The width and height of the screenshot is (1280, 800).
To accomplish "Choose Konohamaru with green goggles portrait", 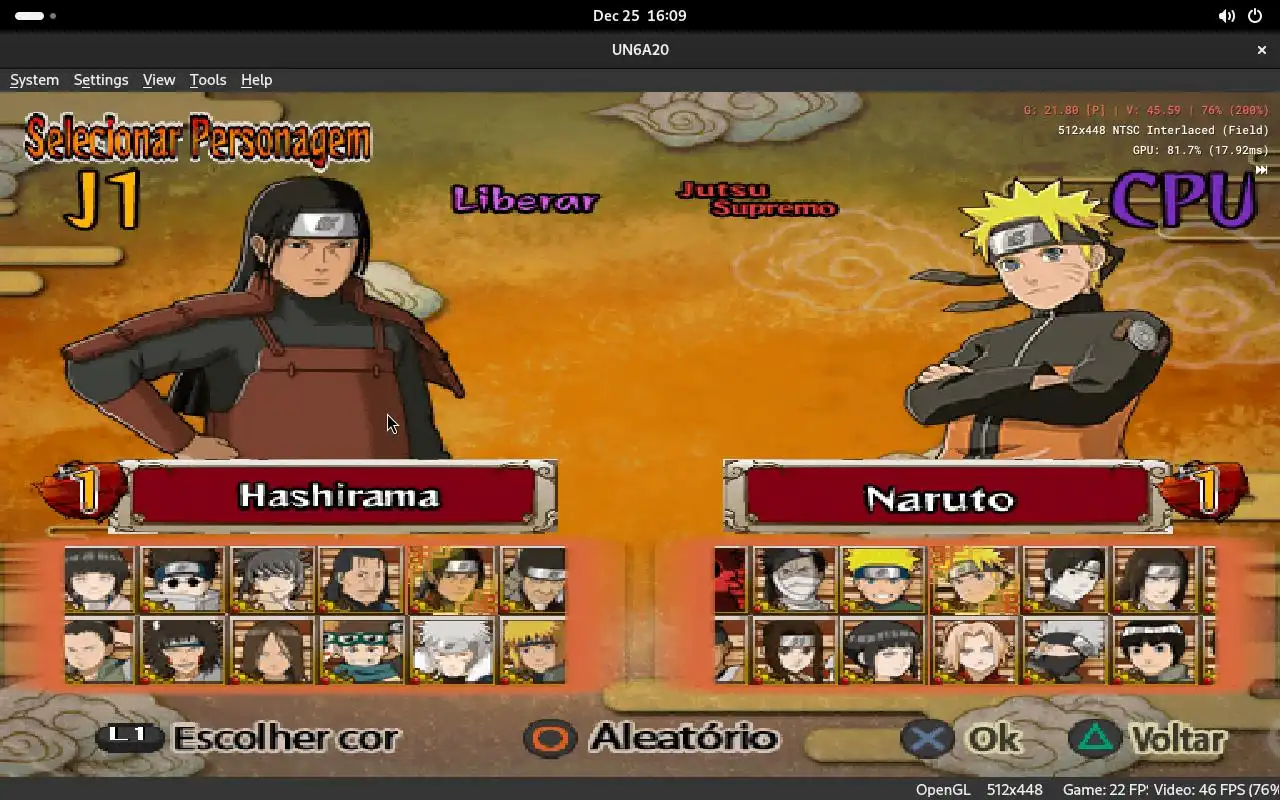I will tap(361, 650).
